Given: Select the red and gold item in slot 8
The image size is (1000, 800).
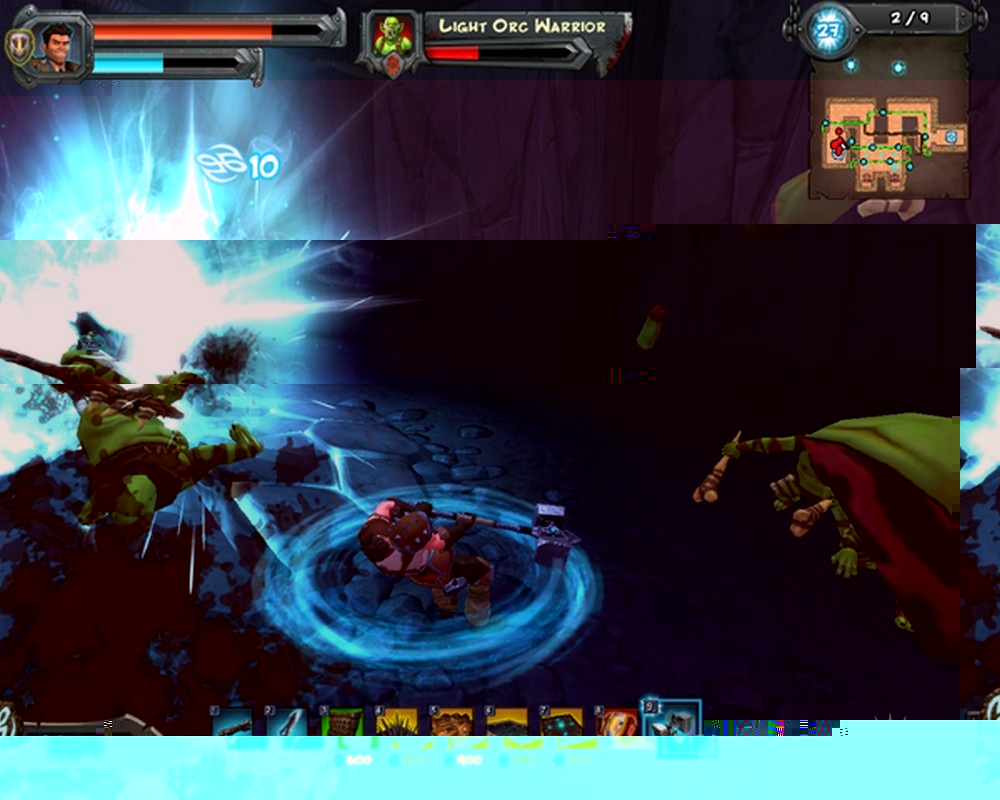Looking at the screenshot, I should tap(614, 722).
